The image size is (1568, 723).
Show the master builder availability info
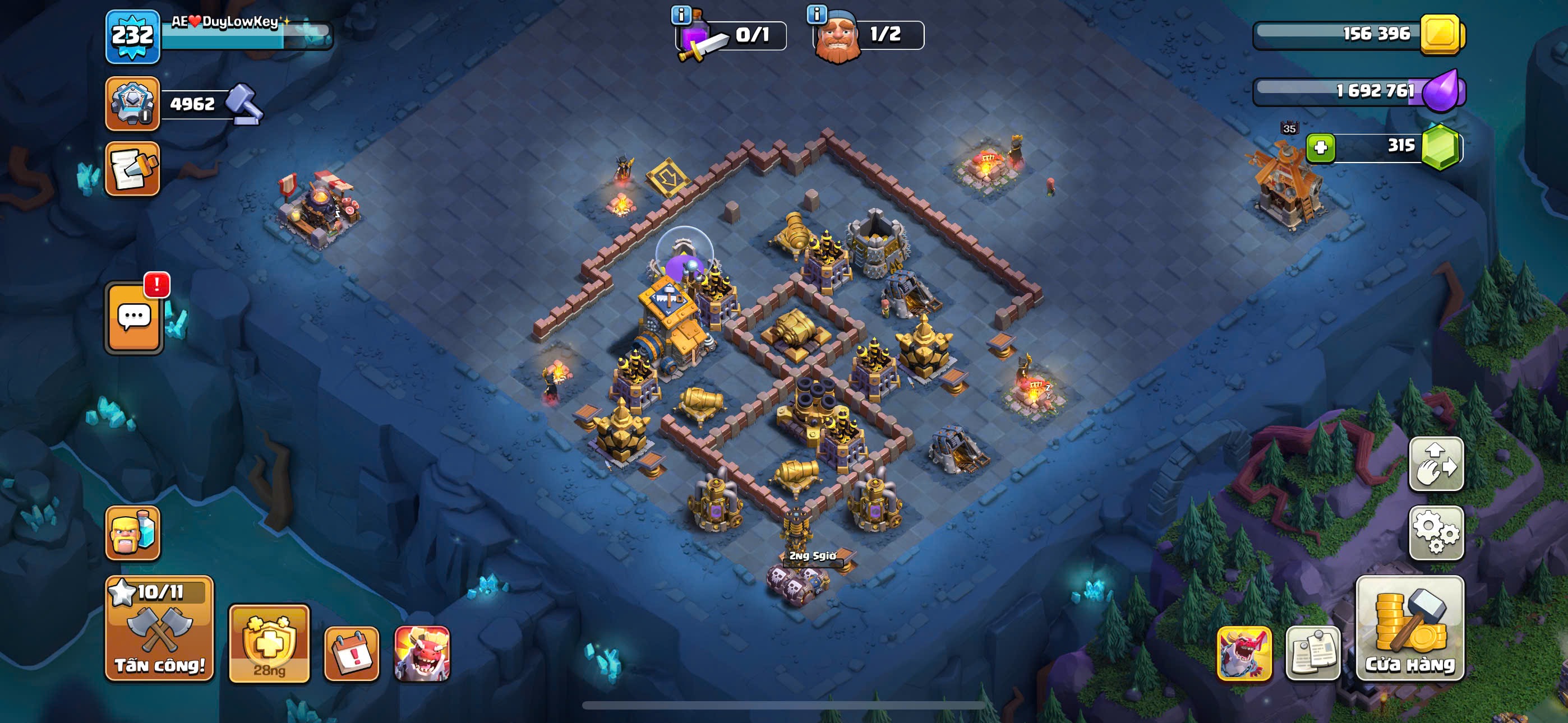pos(817,13)
